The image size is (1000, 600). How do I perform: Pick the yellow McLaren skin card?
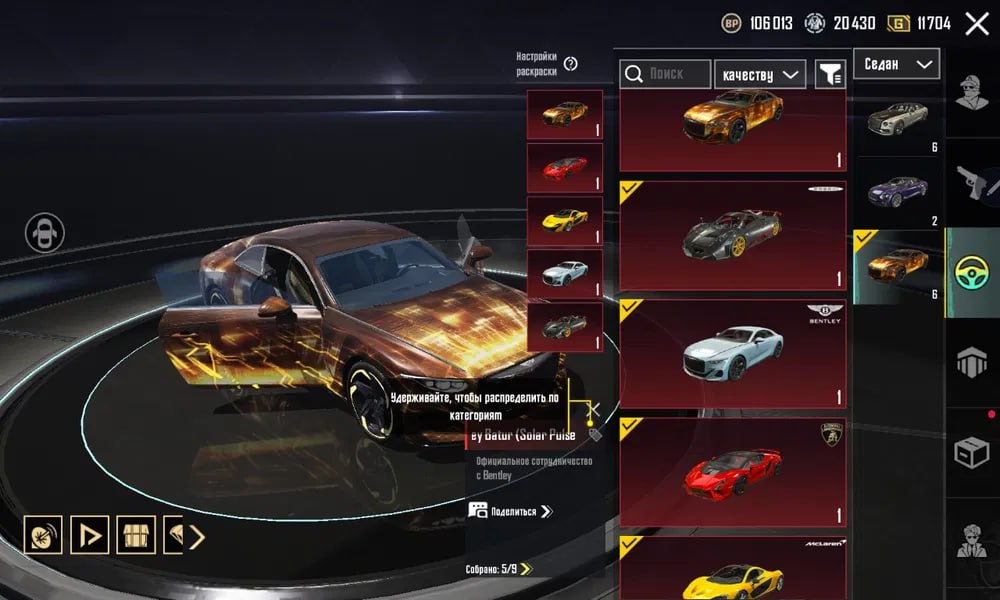pos(732,568)
